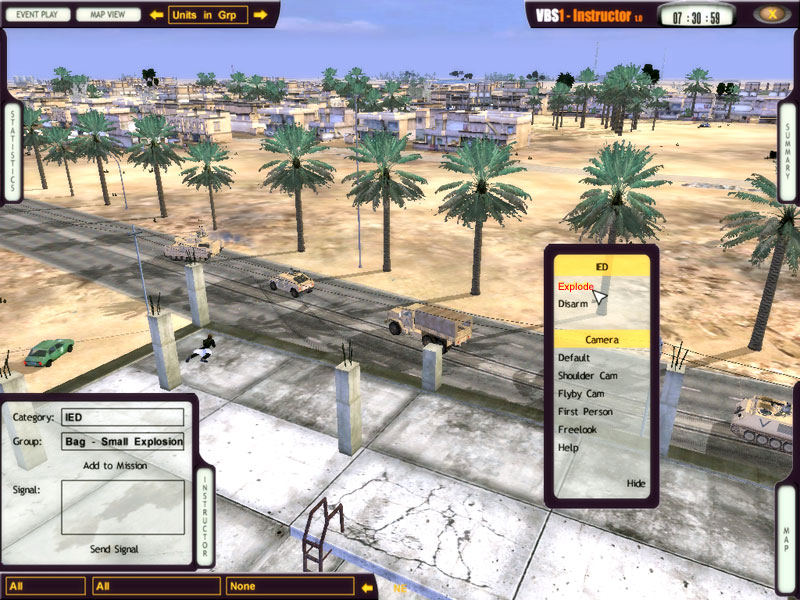Select First Person camera
Image resolution: width=800 pixels, height=600 pixels.
[585, 412]
